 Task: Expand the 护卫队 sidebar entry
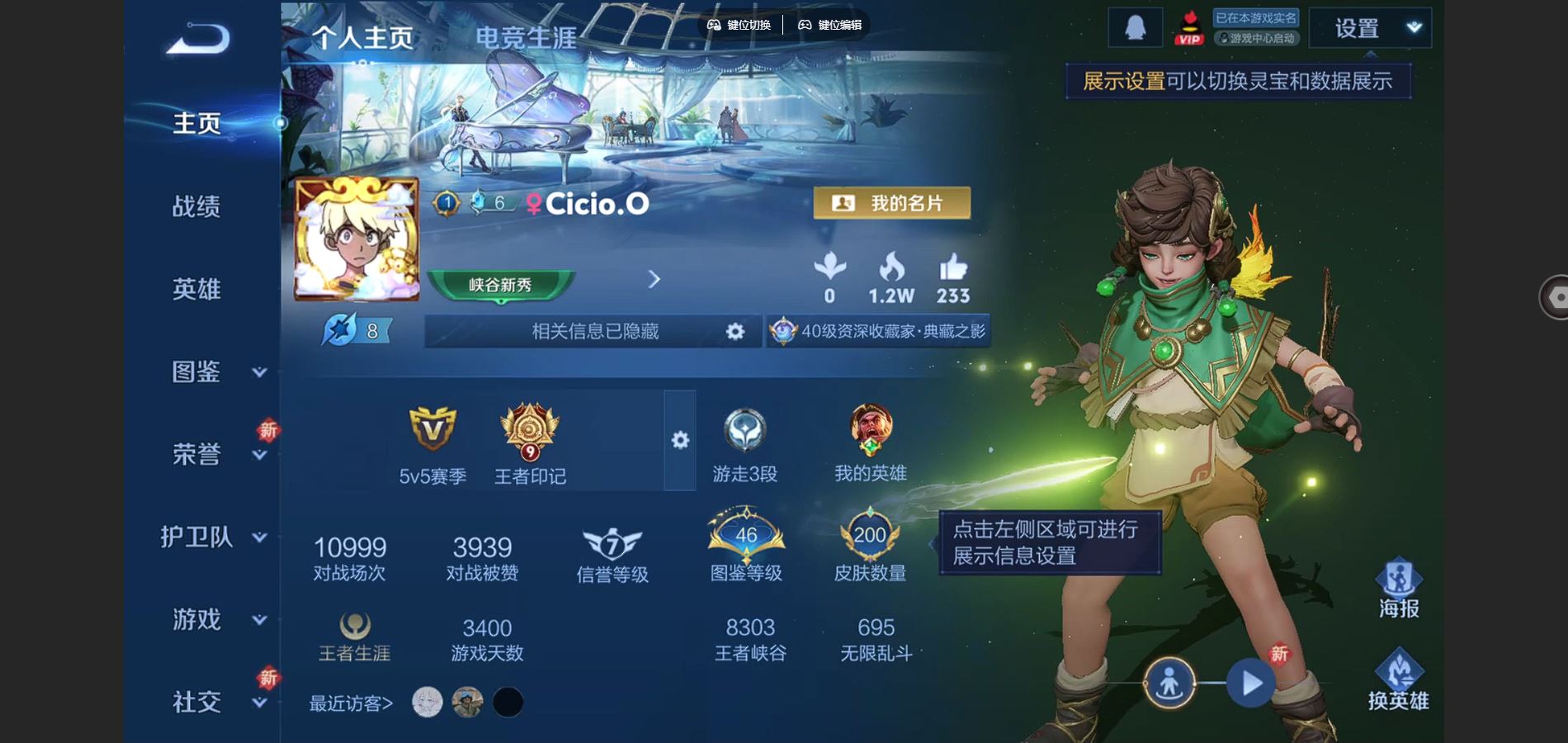[198, 537]
